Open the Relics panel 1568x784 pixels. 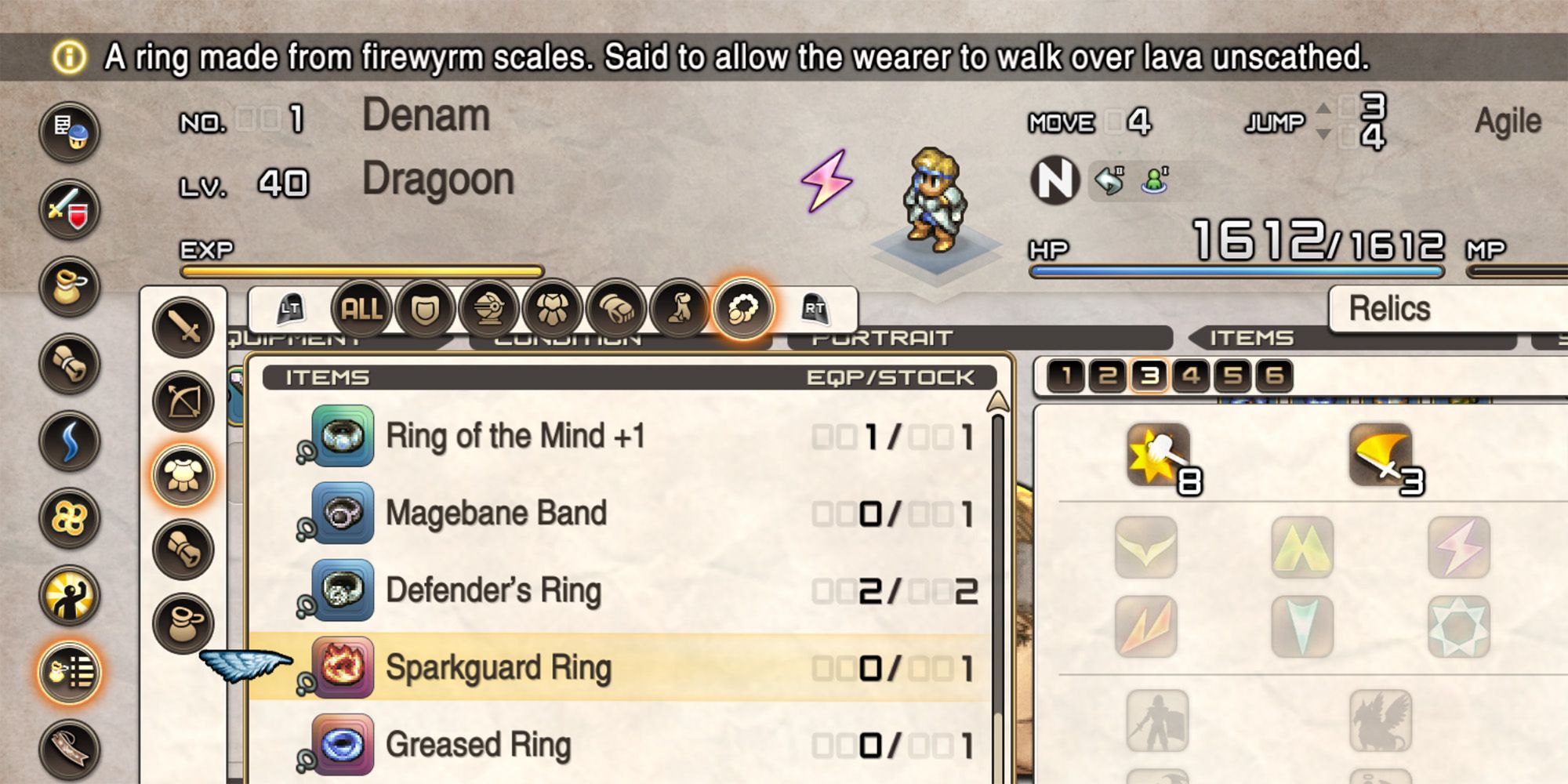pyautogui.click(x=1392, y=308)
